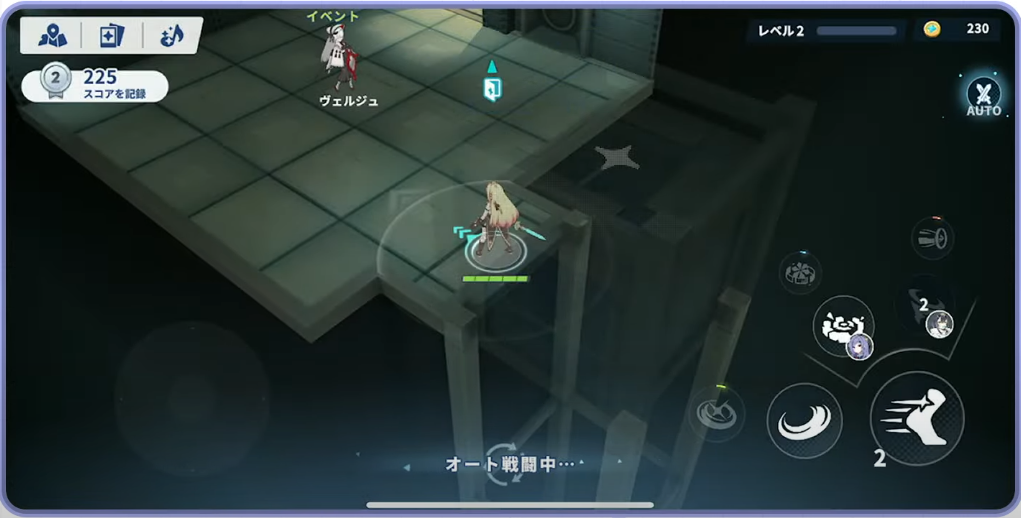
Task: Open the map with the pin icon
Action: coord(52,36)
